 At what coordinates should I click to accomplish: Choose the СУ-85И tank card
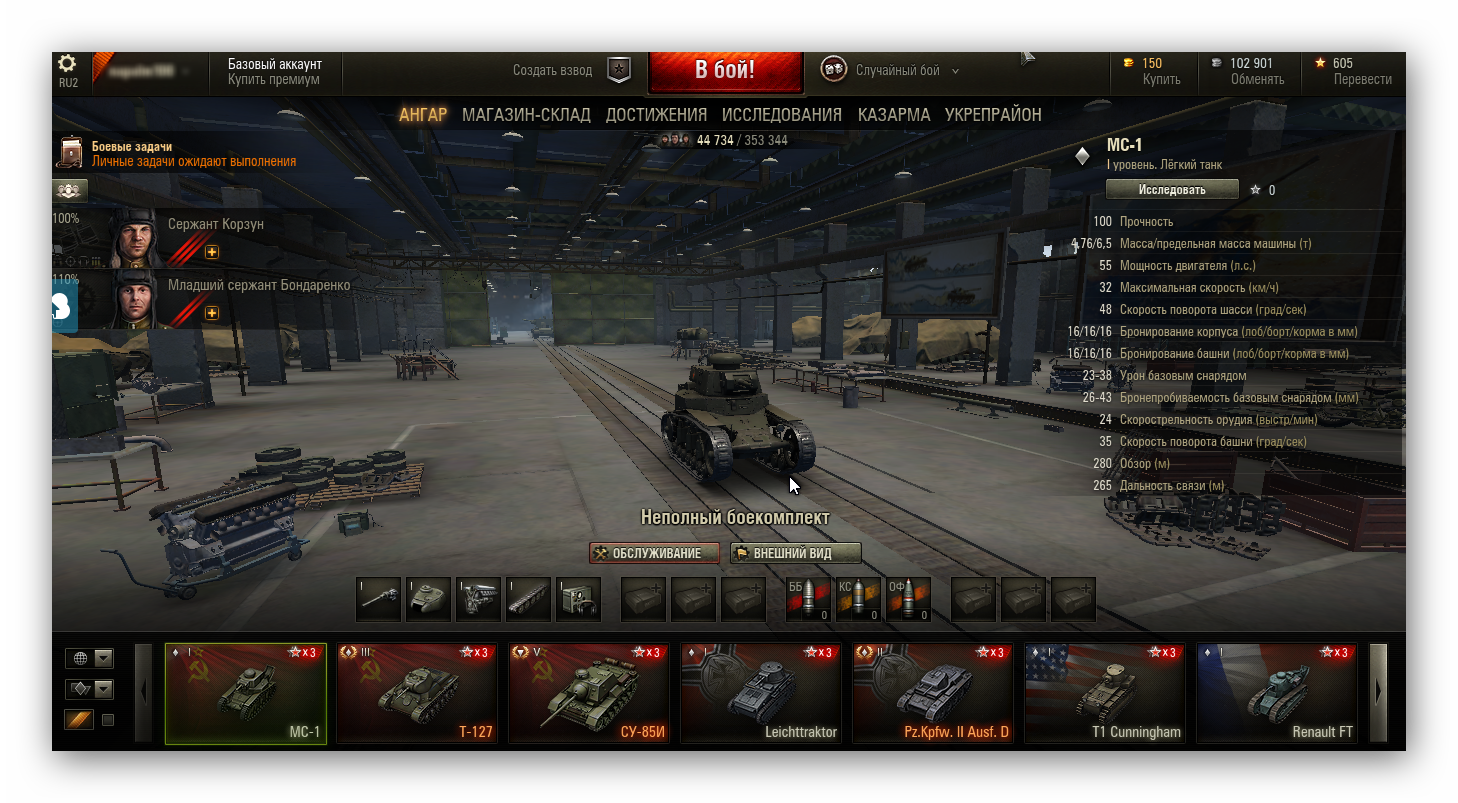pos(589,693)
